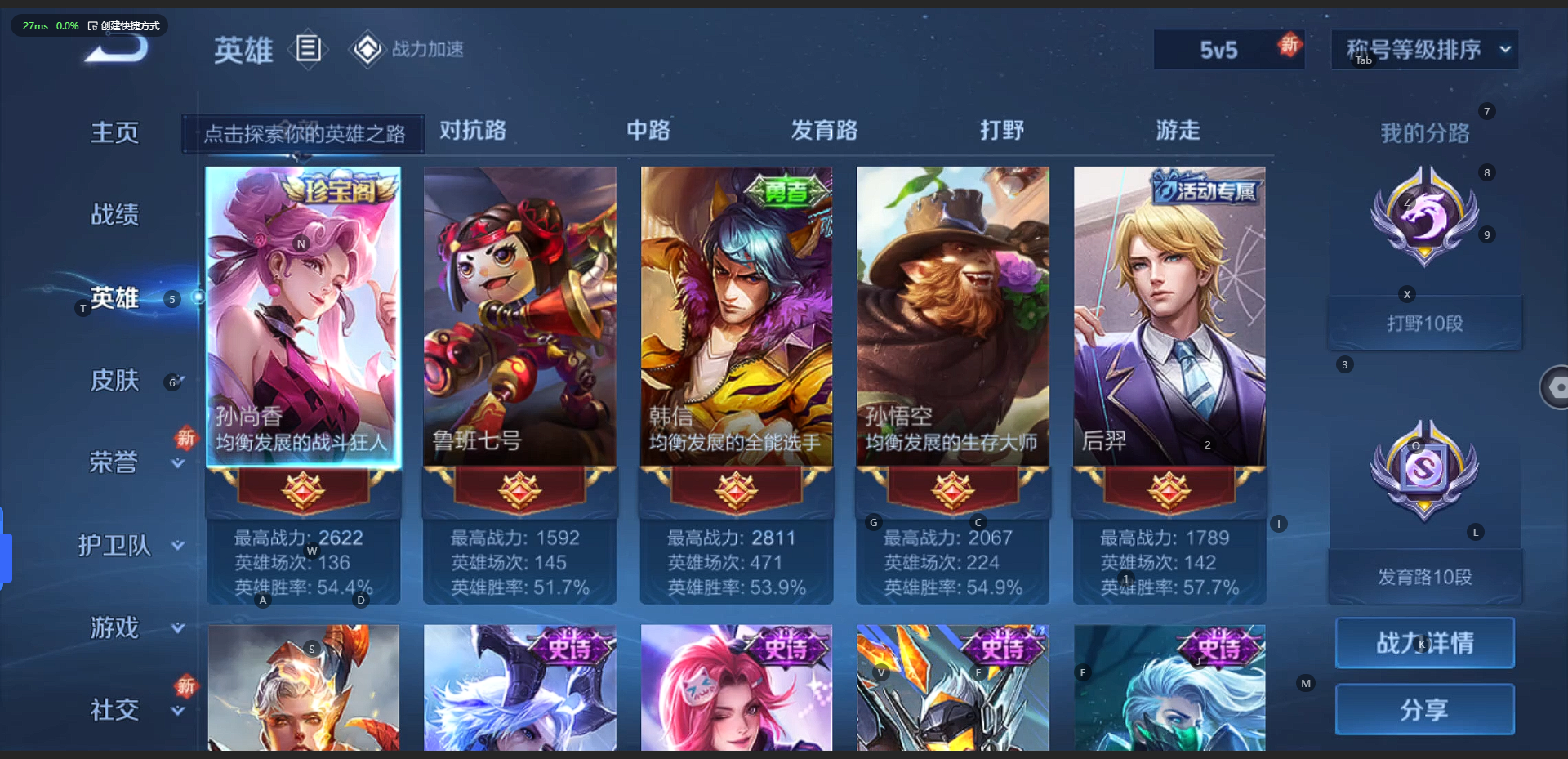Open the 游戏 game menu entry
Screen dimensions: 1568x759
(114, 627)
